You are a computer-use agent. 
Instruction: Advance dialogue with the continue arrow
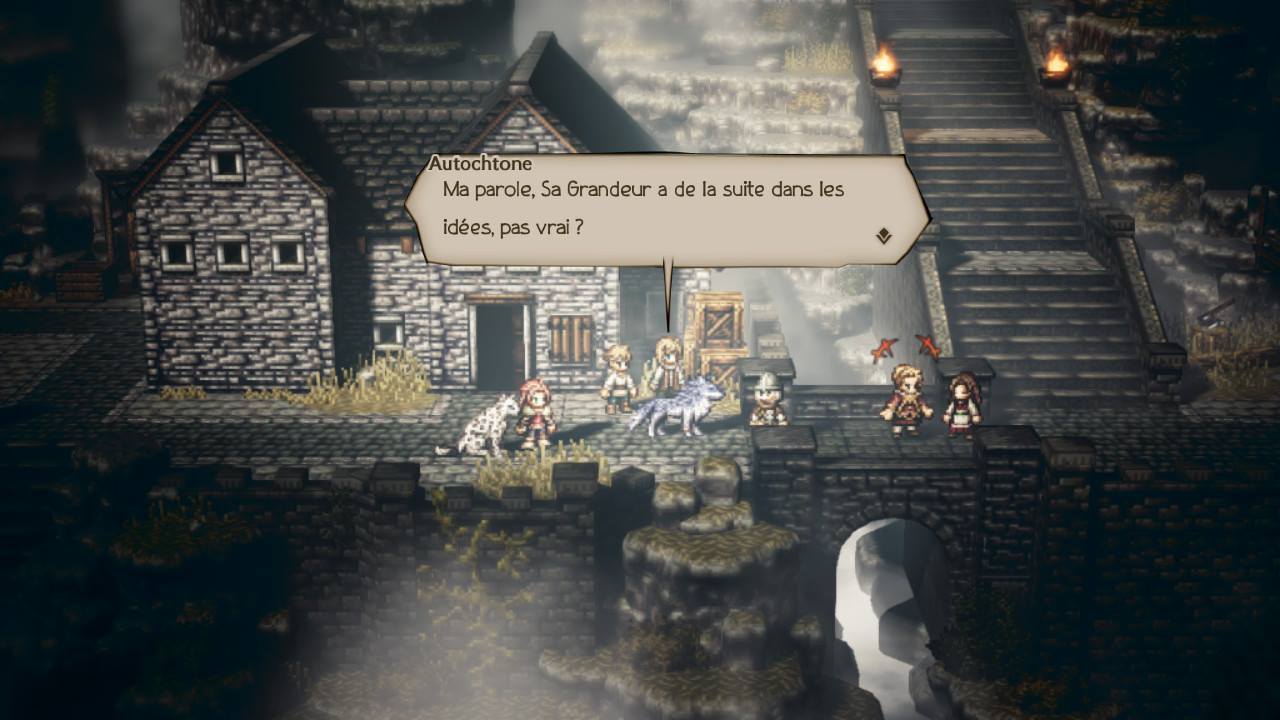tap(884, 236)
